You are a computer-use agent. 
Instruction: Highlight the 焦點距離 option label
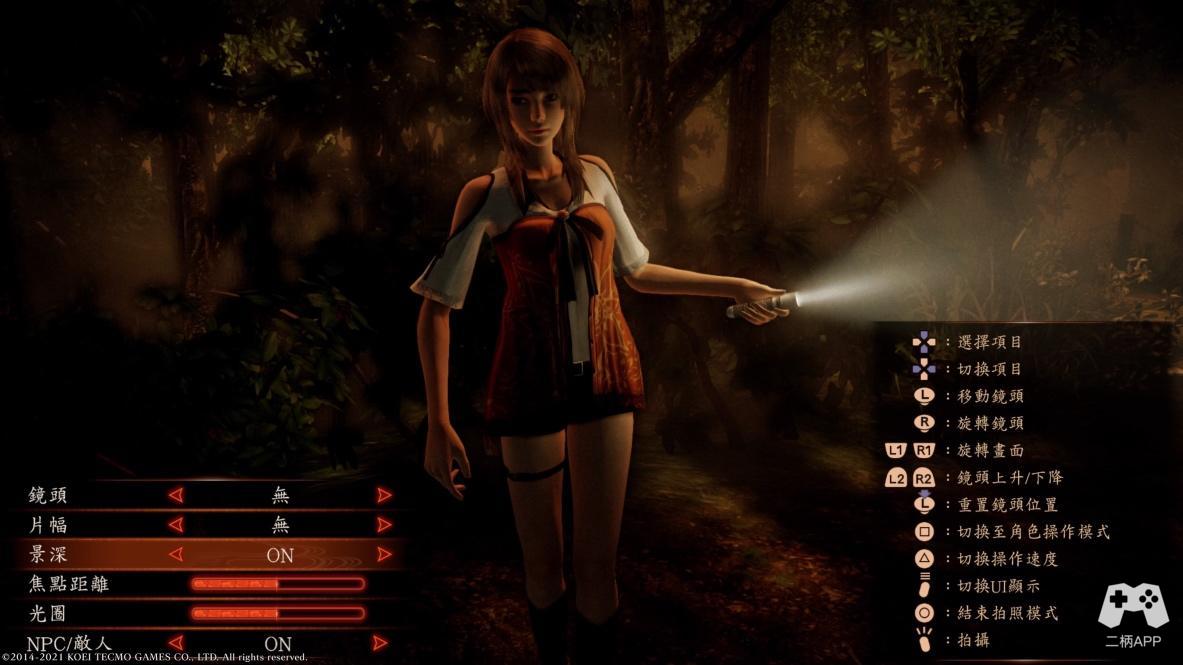tap(69, 584)
